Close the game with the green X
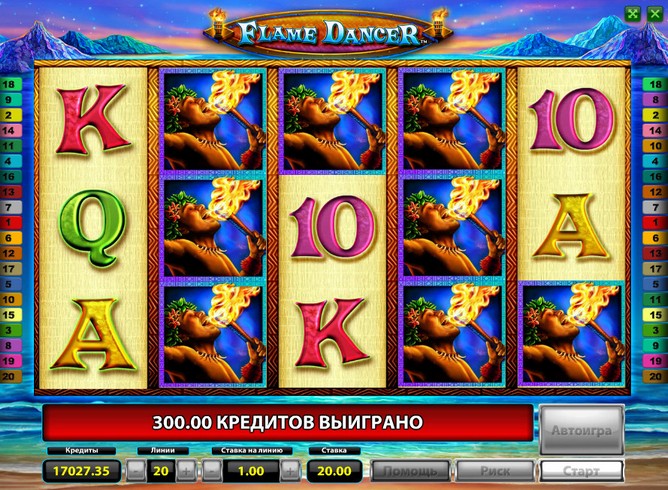Screen dimensions: 668x490 click(x=654, y=13)
